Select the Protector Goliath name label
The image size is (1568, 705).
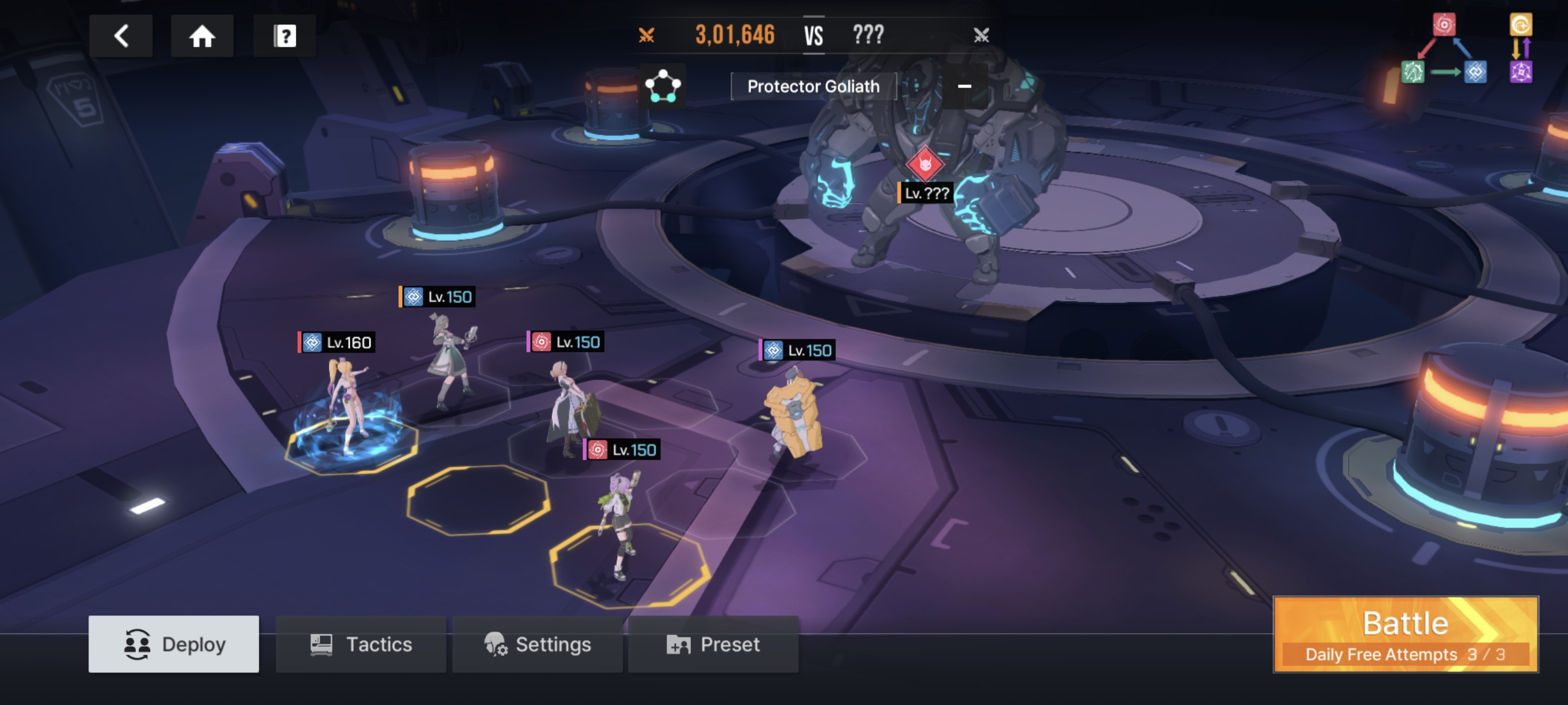coord(813,86)
